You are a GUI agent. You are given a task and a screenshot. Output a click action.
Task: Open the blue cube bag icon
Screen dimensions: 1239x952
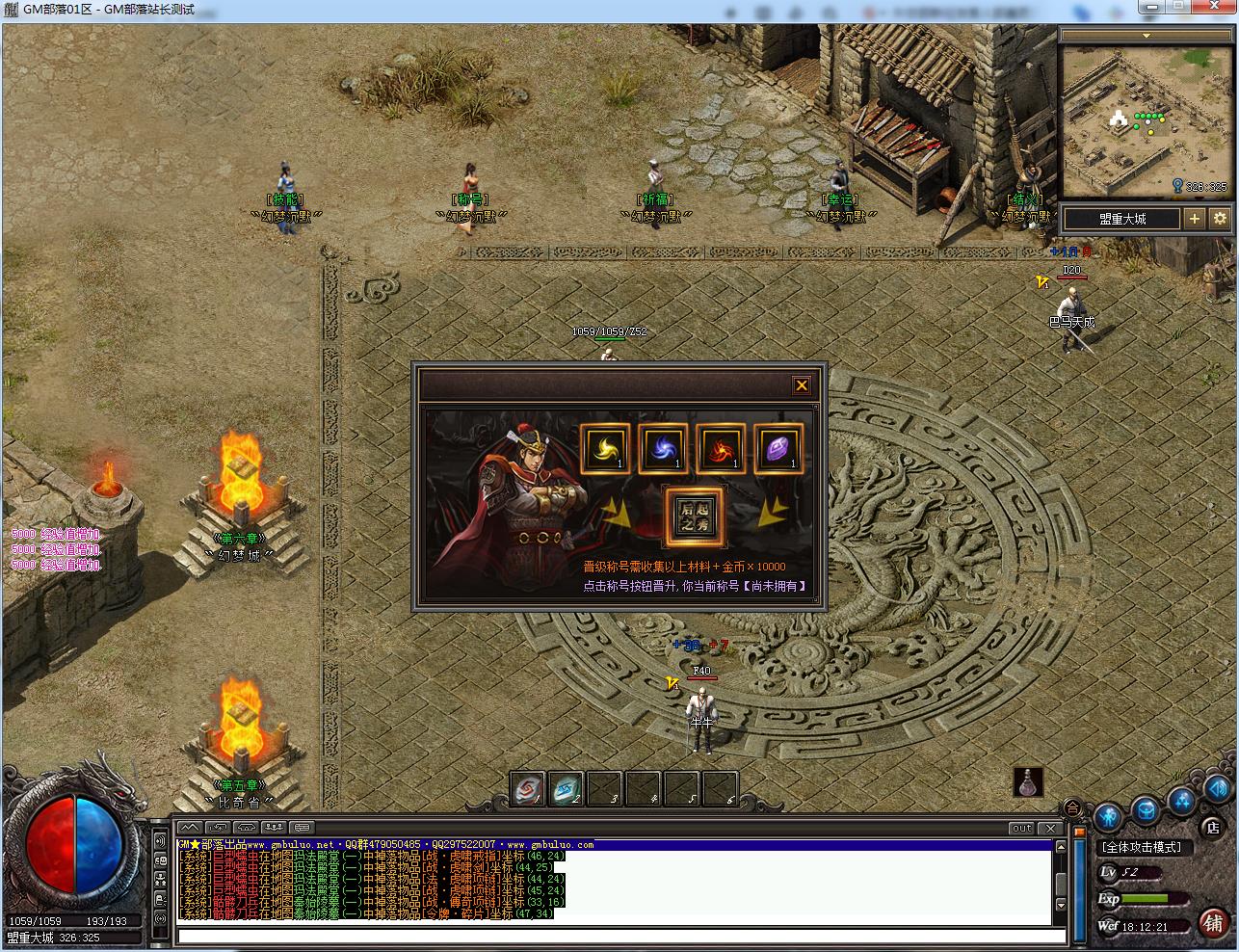pos(1145,810)
